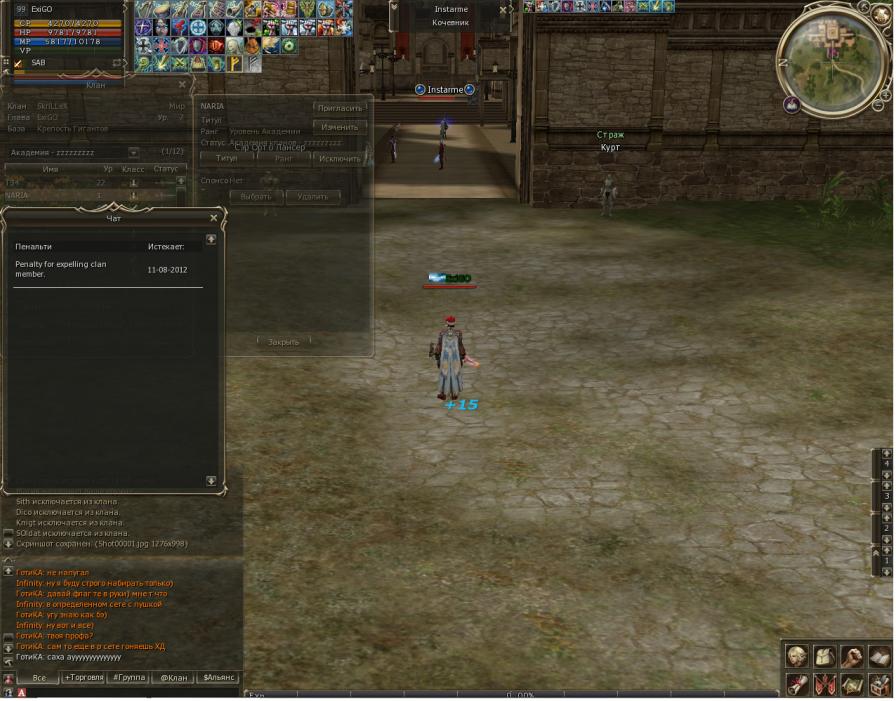The height and width of the screenshot is (701, 896).
Task: Click the Титул title button
Action: tap(227, 158)
